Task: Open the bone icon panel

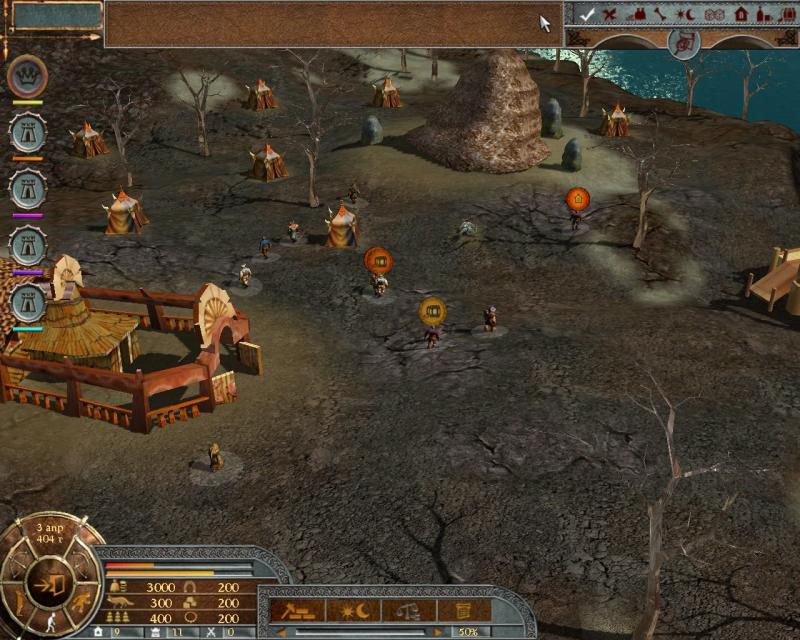Action: point(660,14)
